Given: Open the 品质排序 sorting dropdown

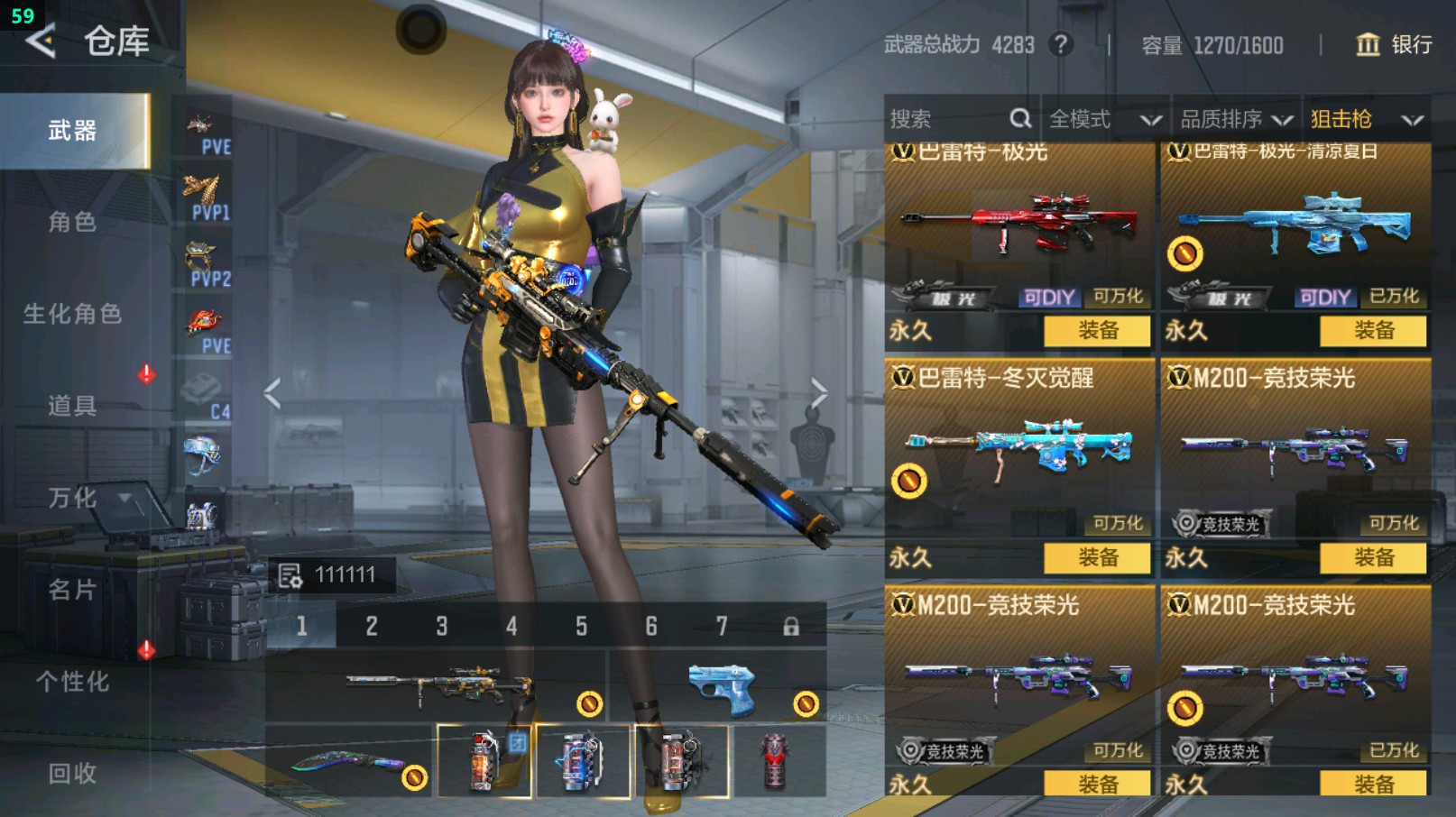Looking at the screenshot, I should point(1236,119).
